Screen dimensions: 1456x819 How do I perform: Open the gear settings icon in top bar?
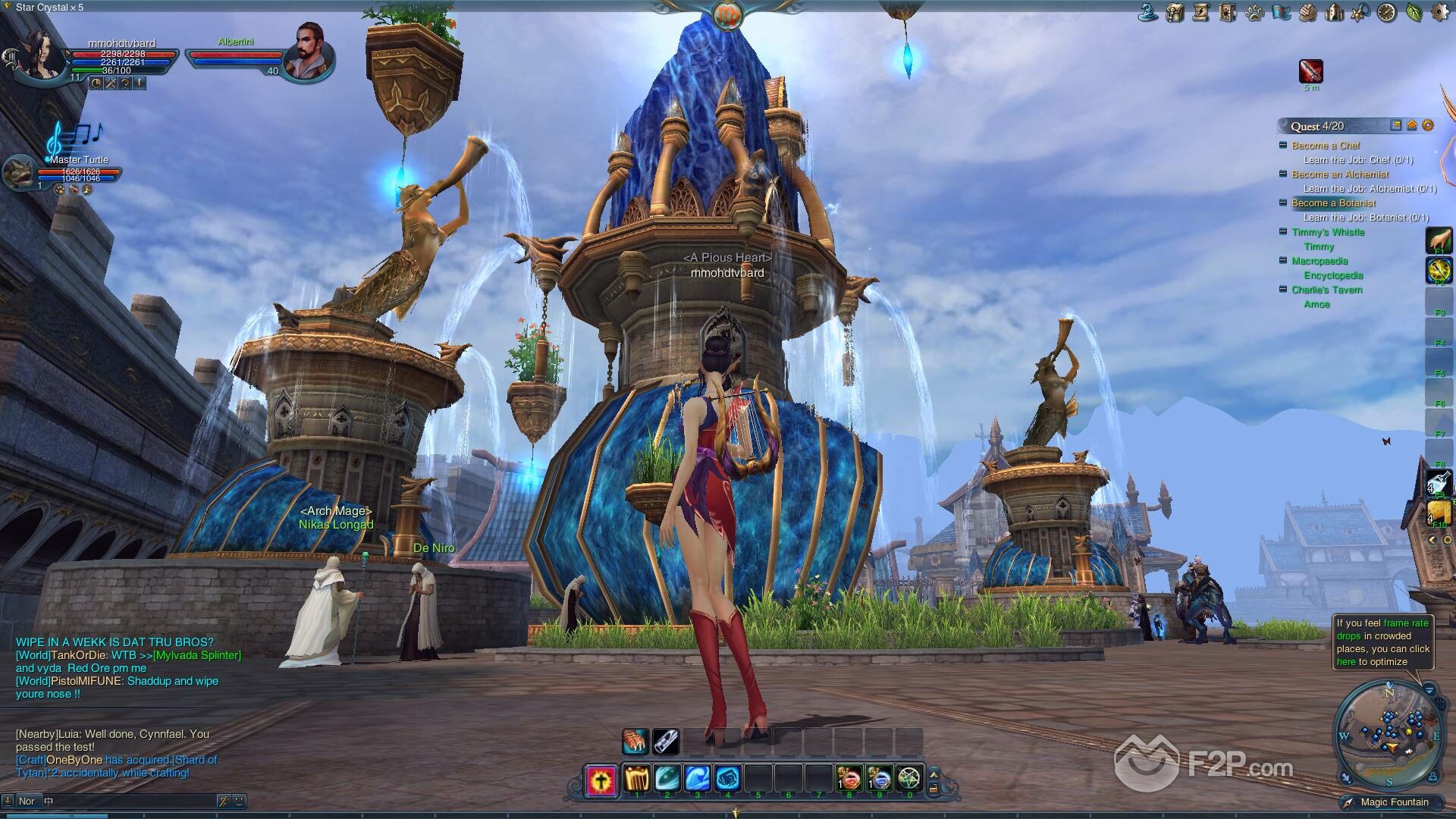click(x=1439, y=12)
